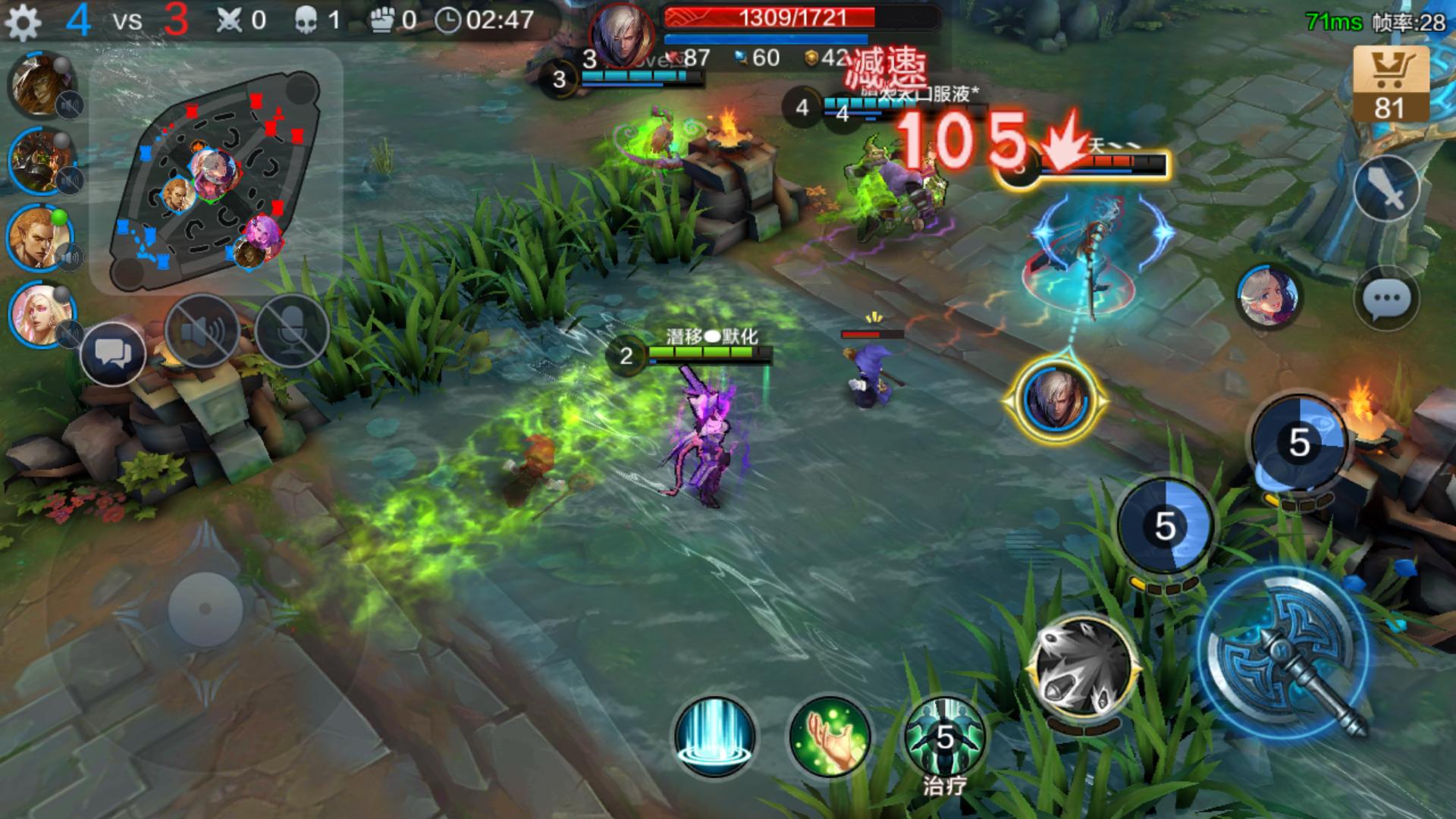This screenshot has width=1456, height=819.
Task: Select the pink-haired teammate portrait
Action: (x=41, y=314)
